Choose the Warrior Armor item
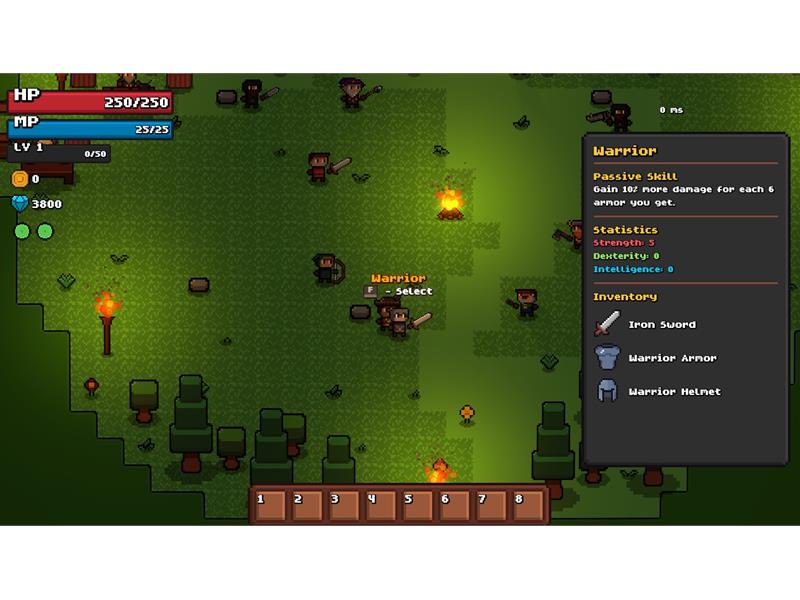The height and width of the screenshot is (600, 800). pyautogui.click(x=608, y=358)
